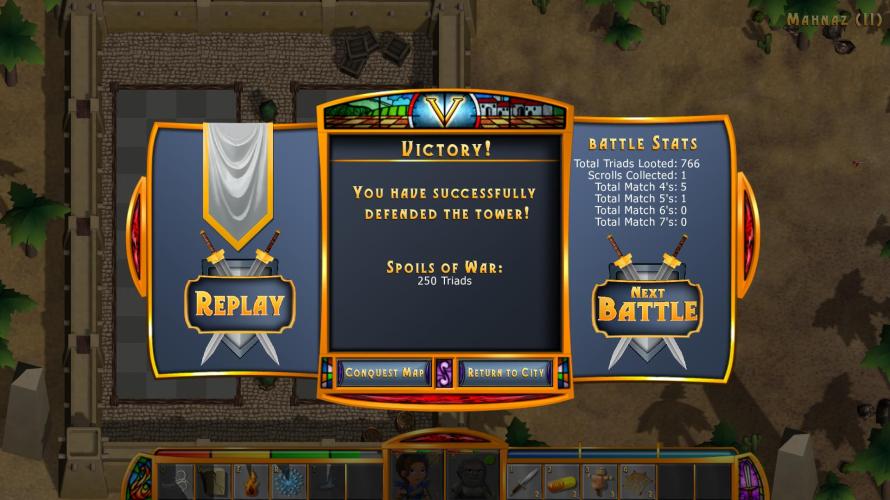
Task: Replay the battle
Action: coord(239,304)
